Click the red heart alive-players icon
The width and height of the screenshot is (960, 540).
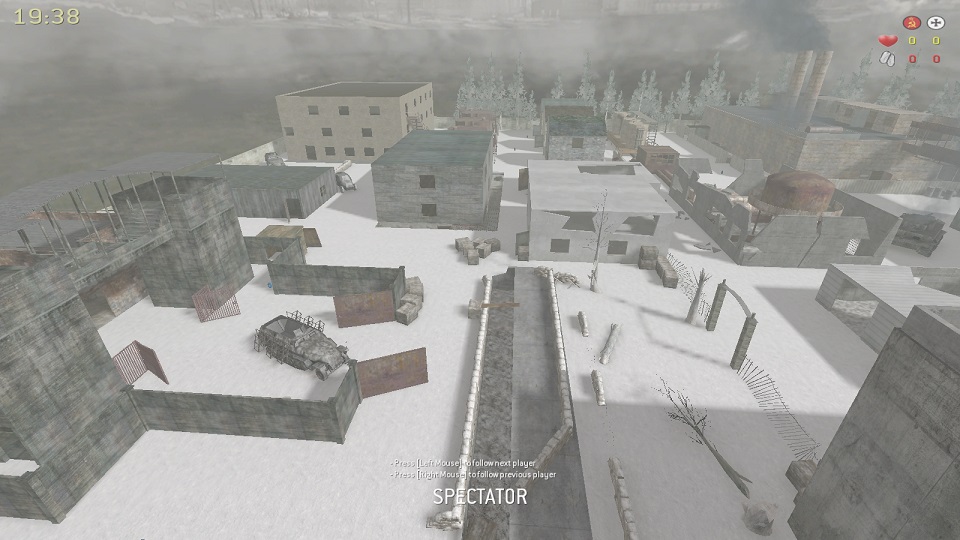(886, 41)
